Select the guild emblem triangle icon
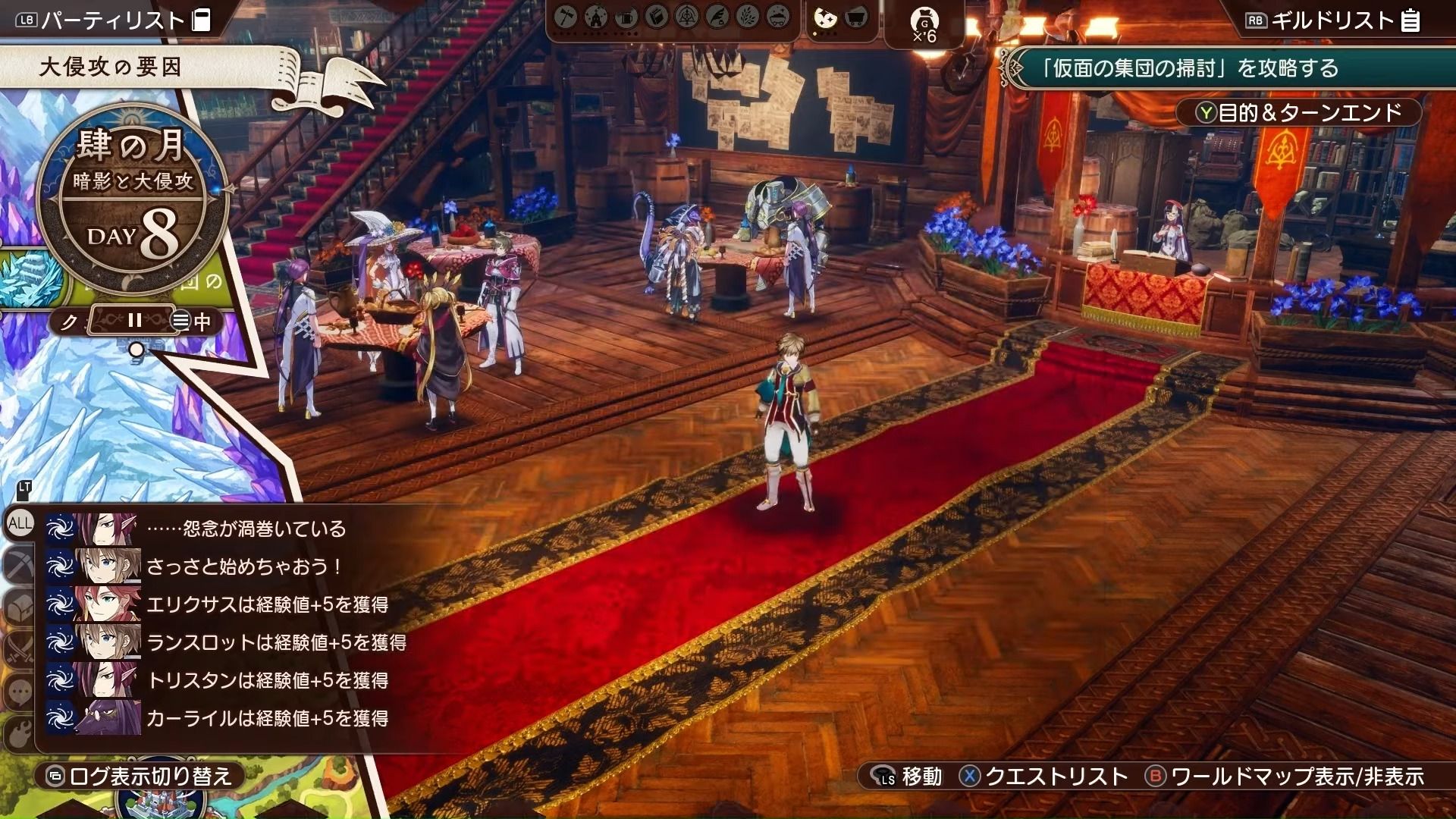Image resolution: width=1456 pixels, height=819 pixels. click(x=687, y=17)
